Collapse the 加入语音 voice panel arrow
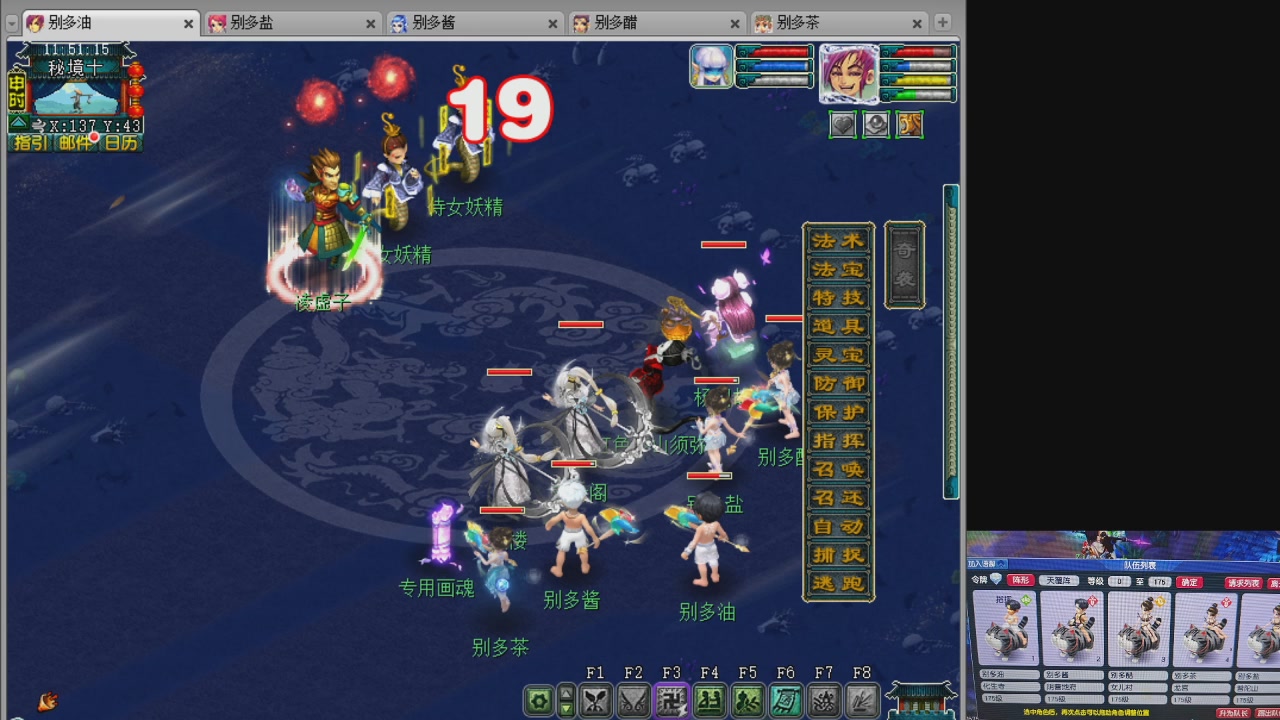Screen dimensions: 1280x720 coord(1001,564)
